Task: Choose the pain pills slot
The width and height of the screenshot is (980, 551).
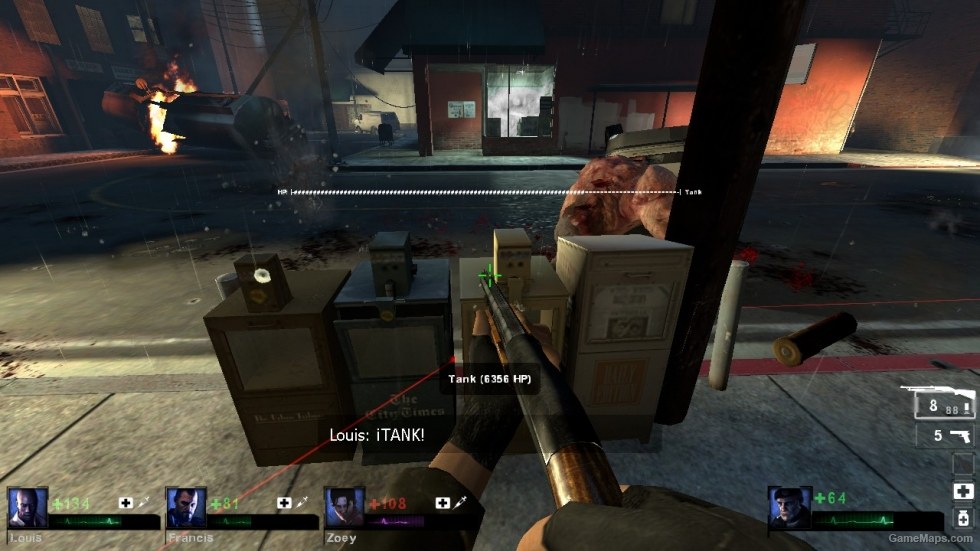Action: pyautogui.click(x=963, y=517)
